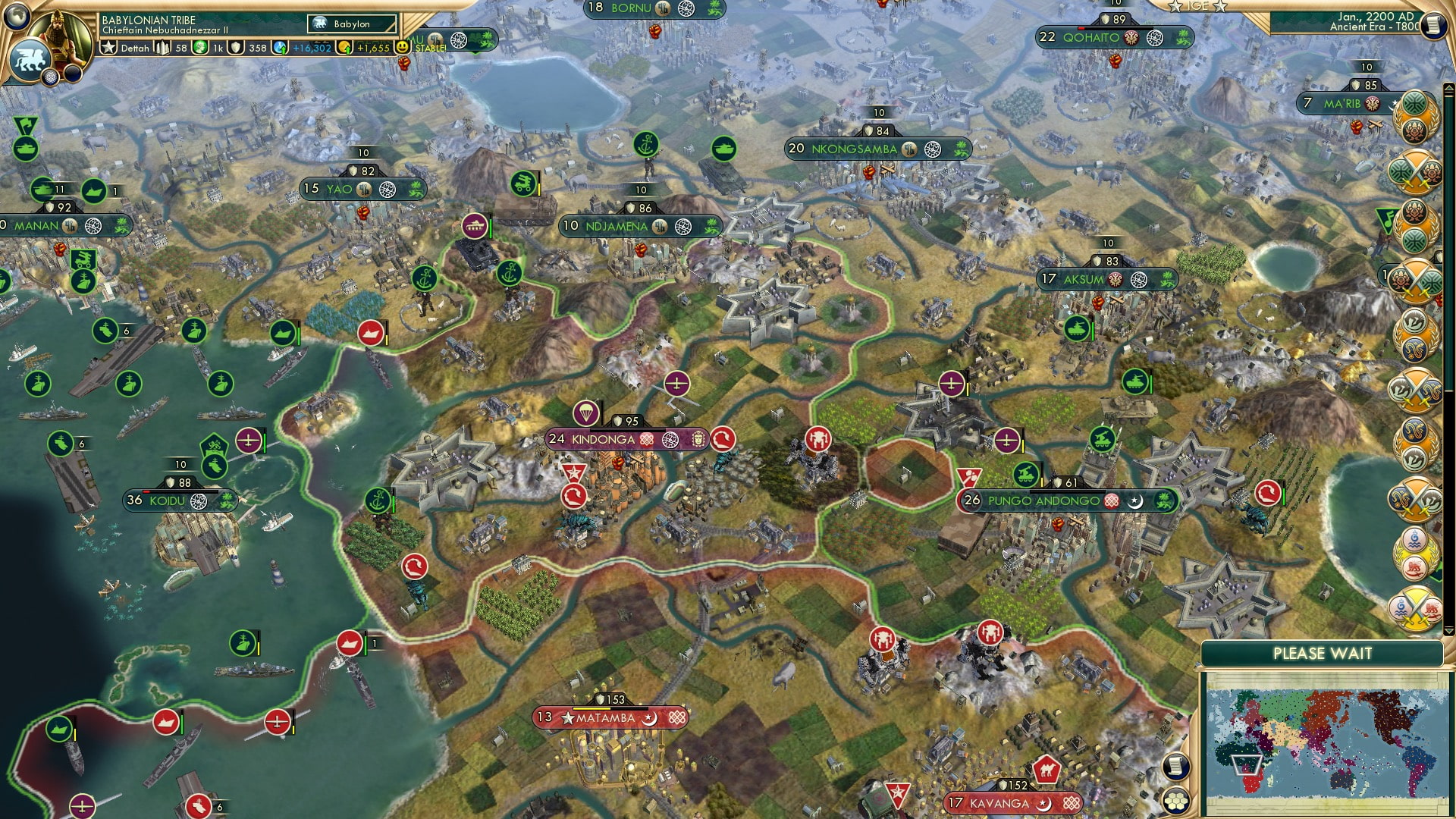This screenshot has height=819, width=1456.
Task: Open the Babylon capital button
Action: coord(352,24)
